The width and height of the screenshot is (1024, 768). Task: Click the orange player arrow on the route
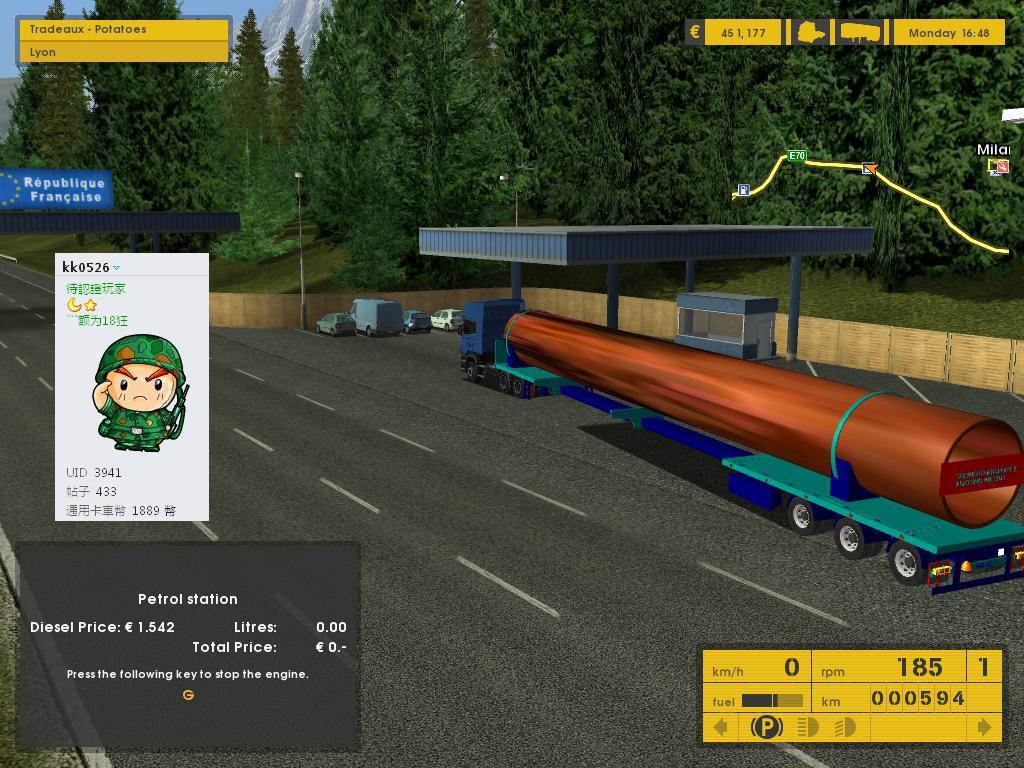(x=869, y=169)
